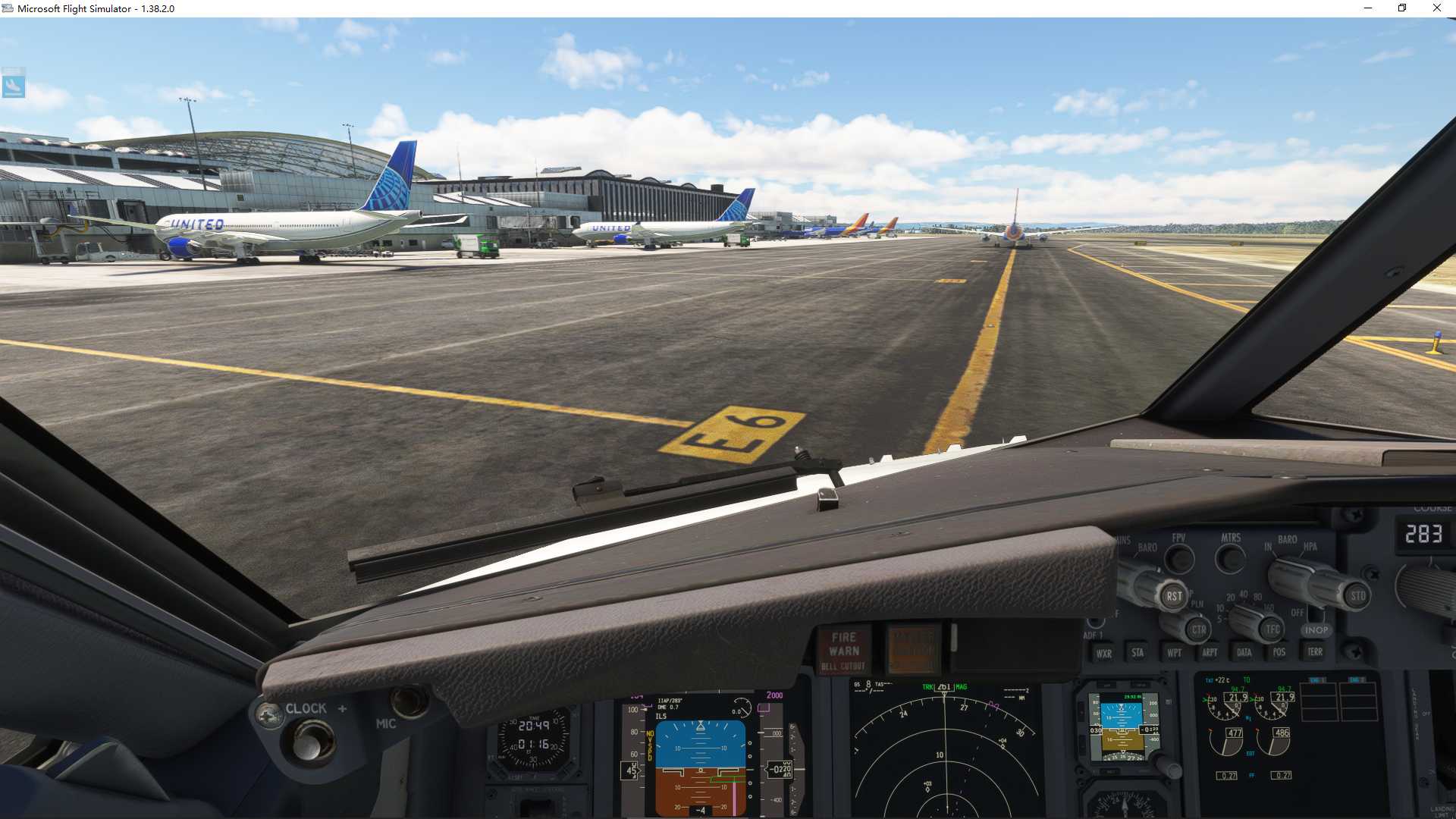
Task: Open the title bar application menu icon
Action: [x=8, y=8]
